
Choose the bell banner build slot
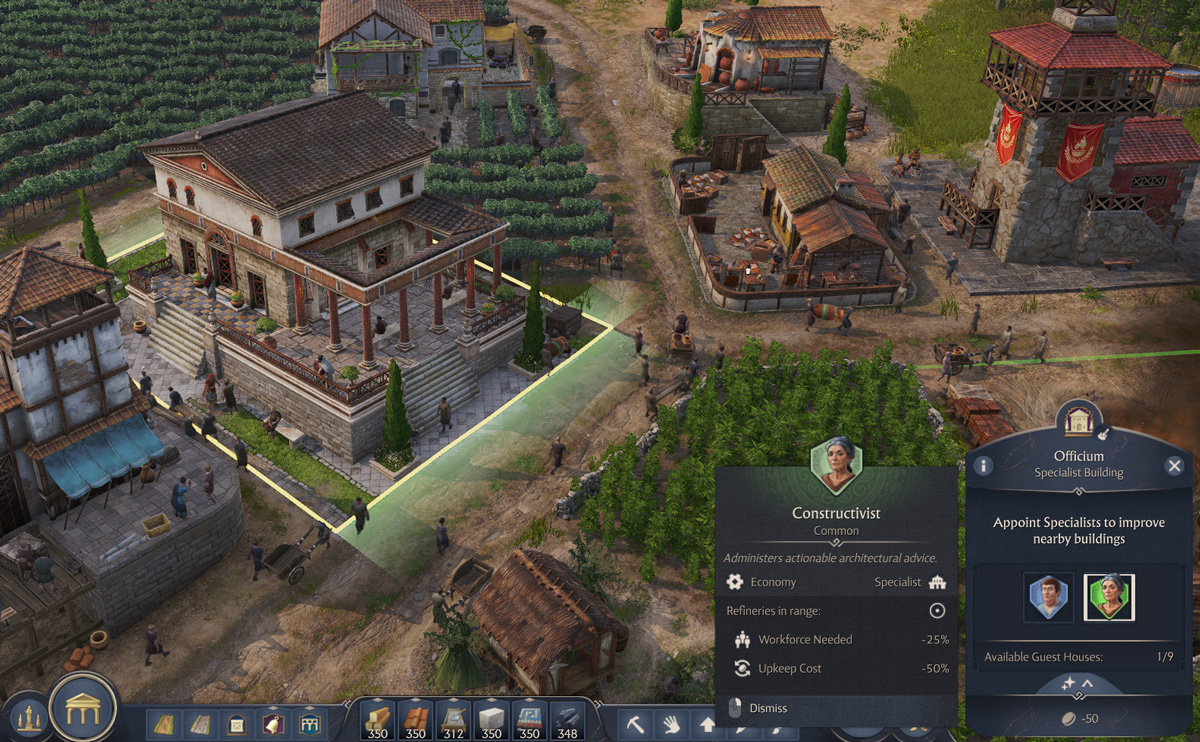tap(273, 723)
